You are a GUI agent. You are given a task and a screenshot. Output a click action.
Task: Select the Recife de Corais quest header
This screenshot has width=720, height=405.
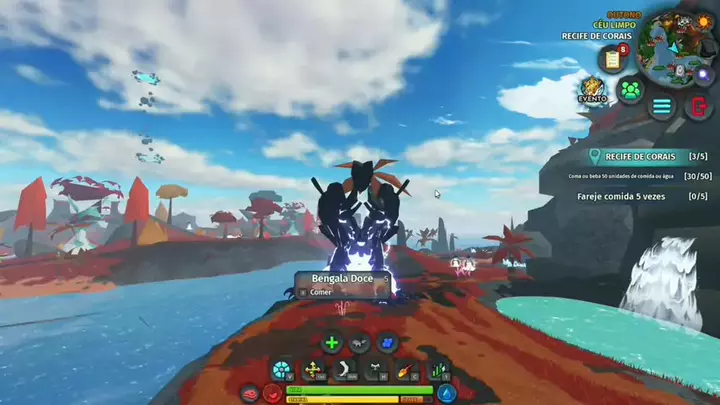click(x=641, y=156)
